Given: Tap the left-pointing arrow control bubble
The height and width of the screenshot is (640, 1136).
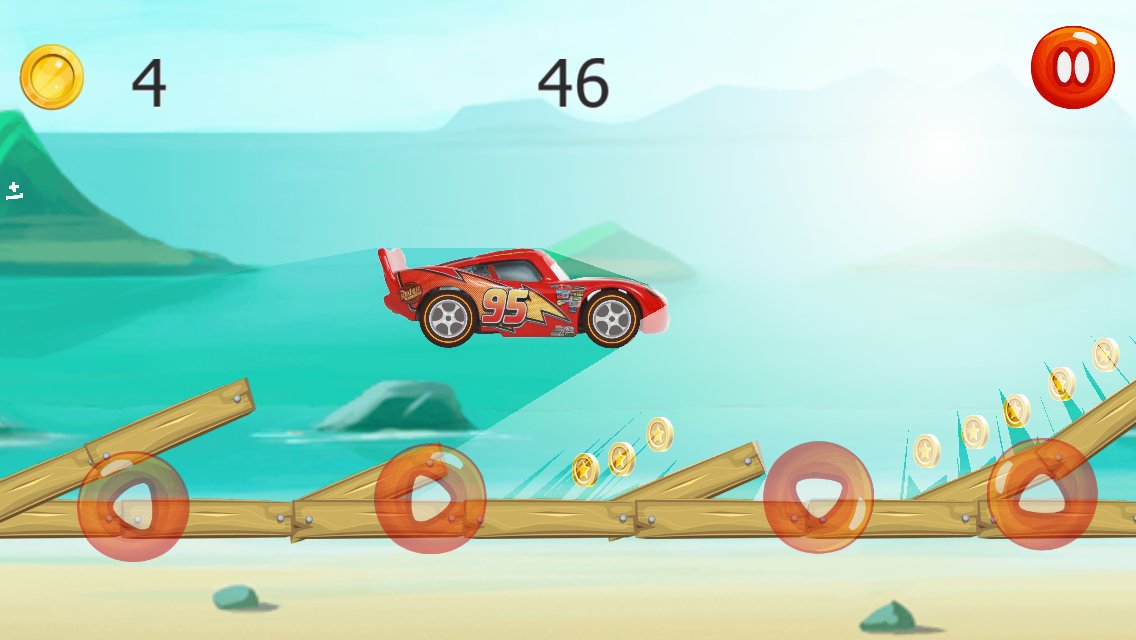Looking at the screenshot, I should [133, 506].
